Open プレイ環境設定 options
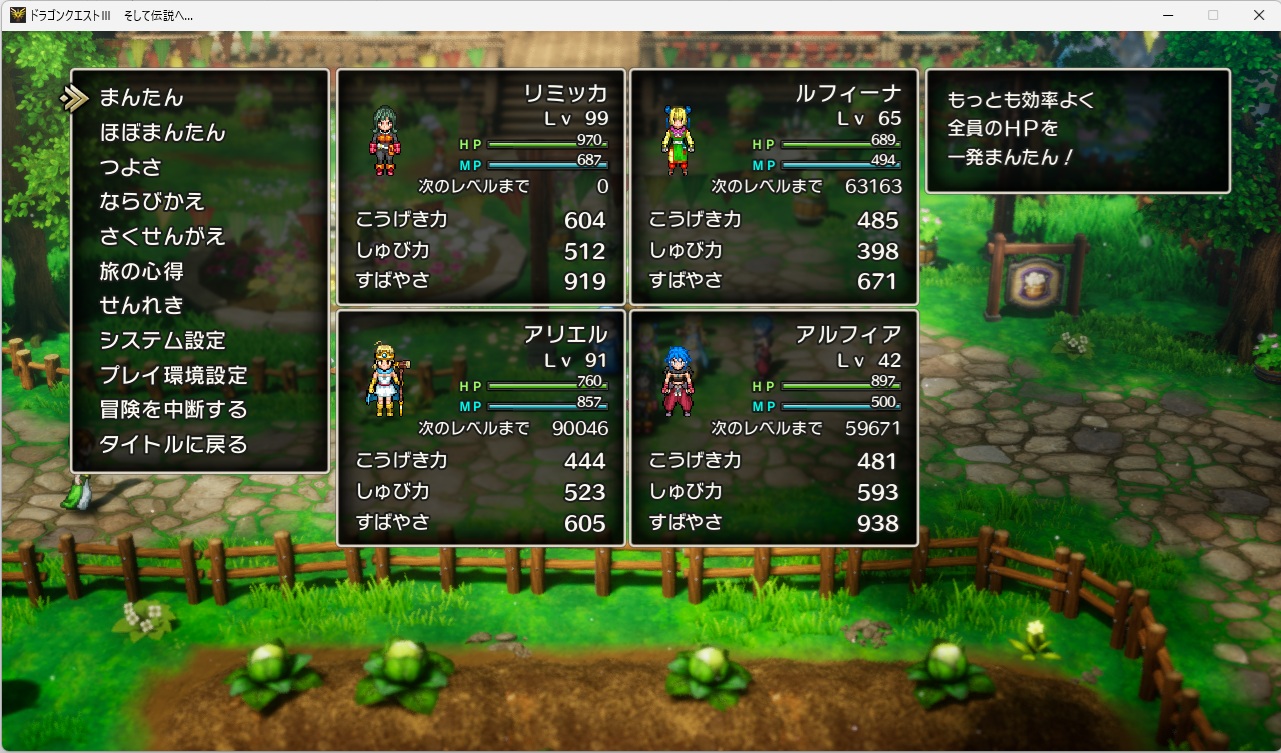This screenshot has width=1281, height=753. (x=173, y=375)
